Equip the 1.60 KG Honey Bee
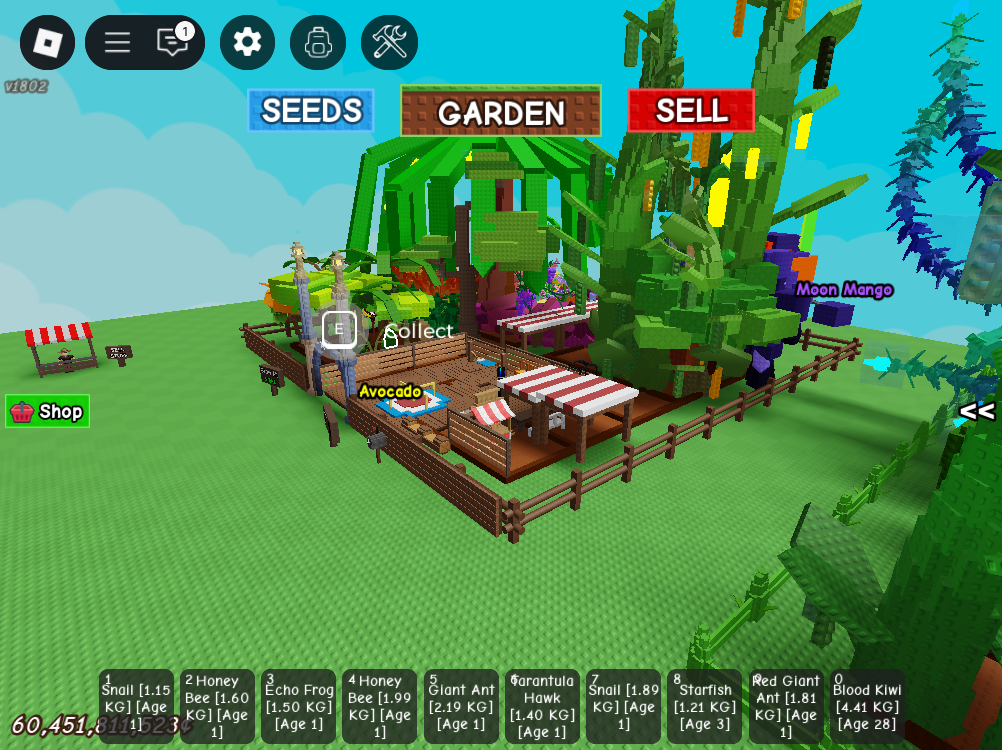This screenshot has width=1002, height=750. (x=217, y=706)
